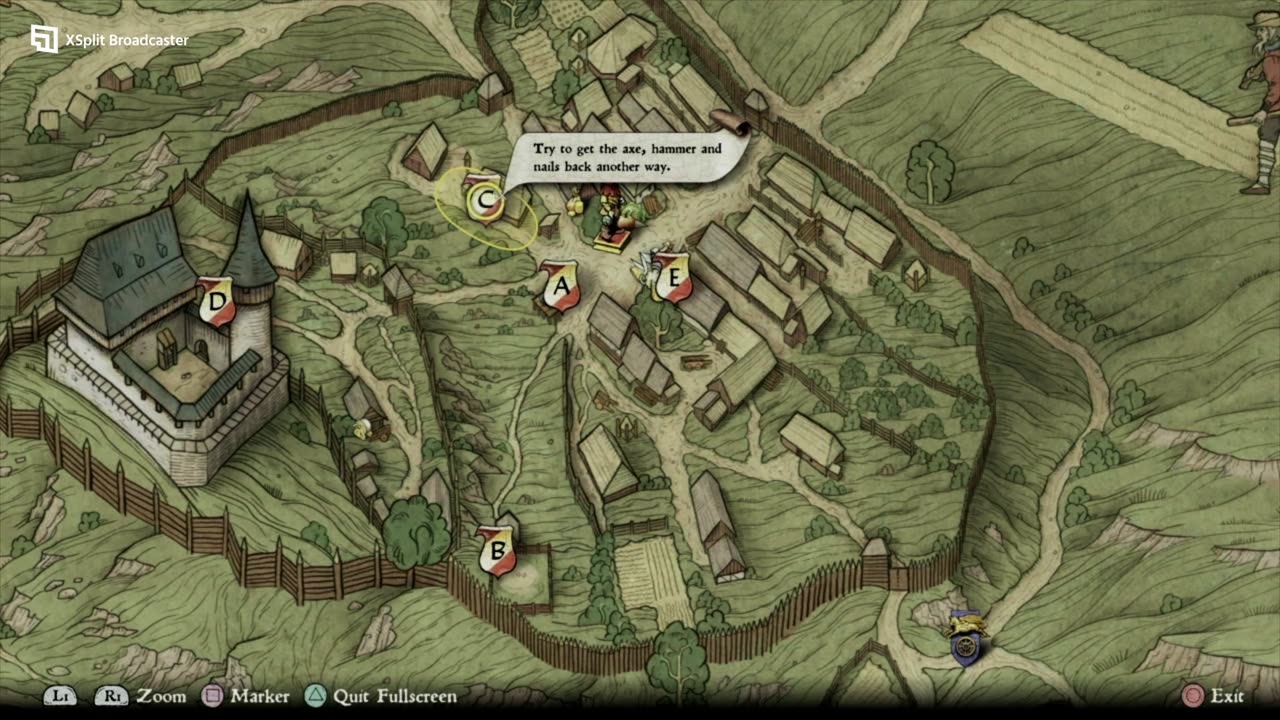The image size is (1280, 720).
Task: Click the XSplit Broadcaster logo overlay
Action: click(44, 39)
